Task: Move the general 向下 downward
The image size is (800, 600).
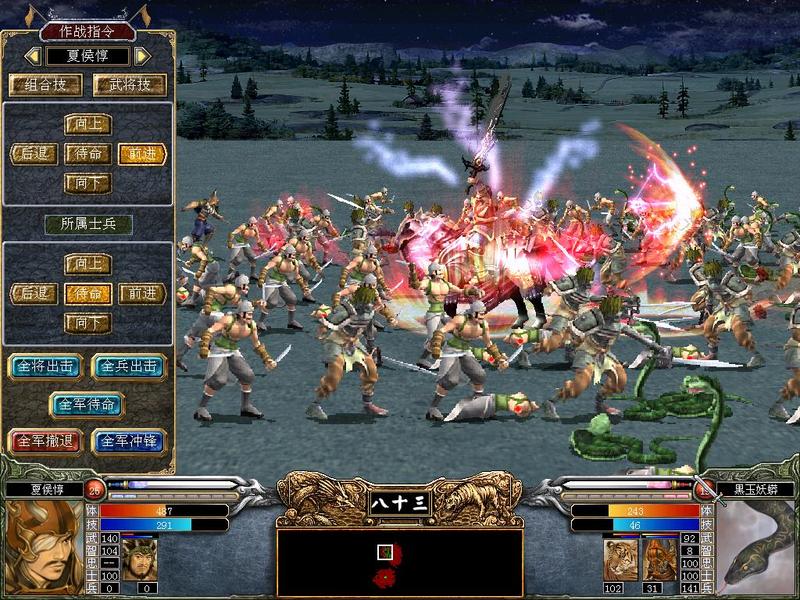Action: [88, 183]
